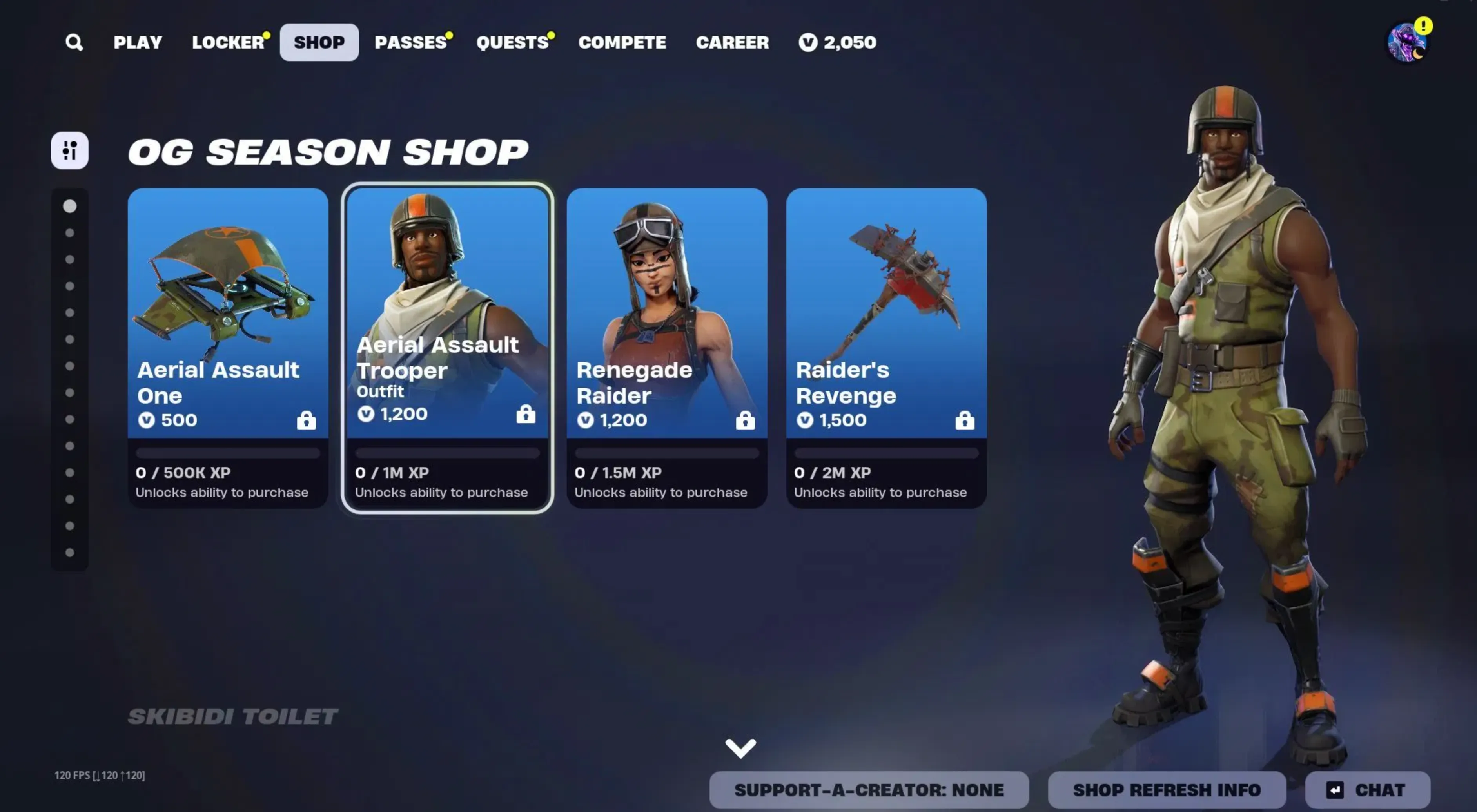Select the first page dot on left rail

click(70, 207)
